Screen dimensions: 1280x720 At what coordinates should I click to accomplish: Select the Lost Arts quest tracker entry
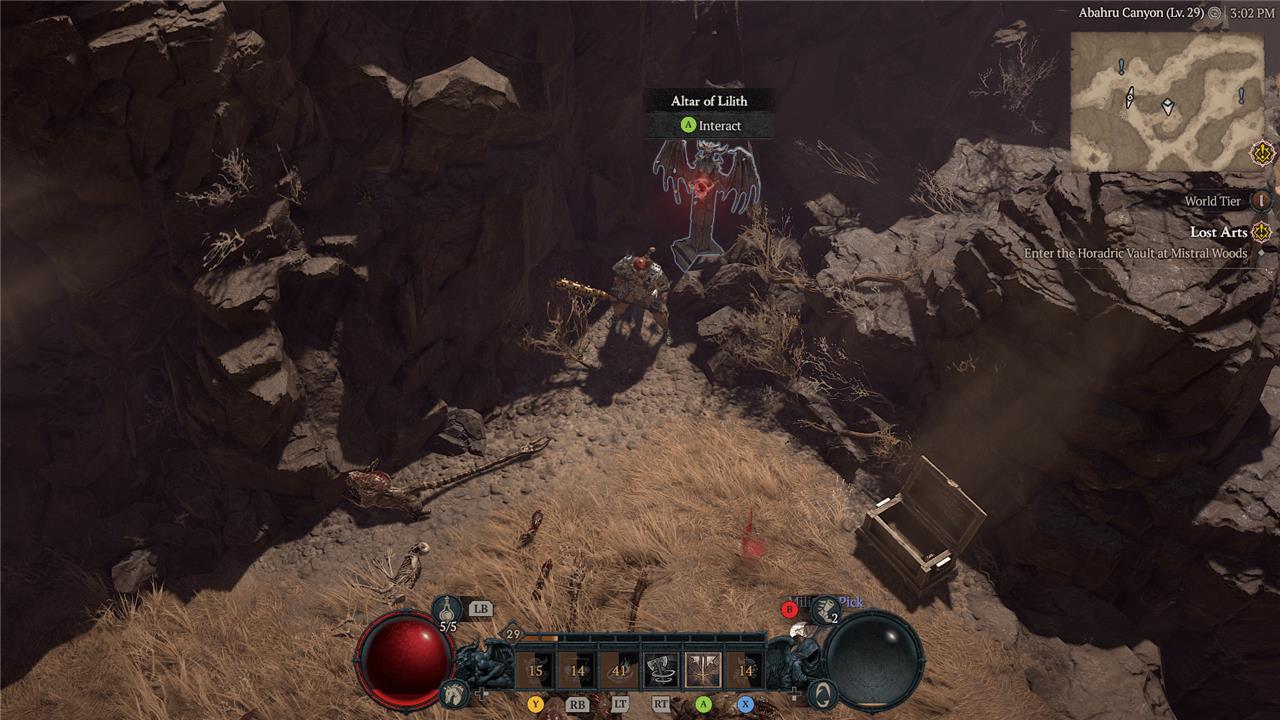(x=1218, y=232)
